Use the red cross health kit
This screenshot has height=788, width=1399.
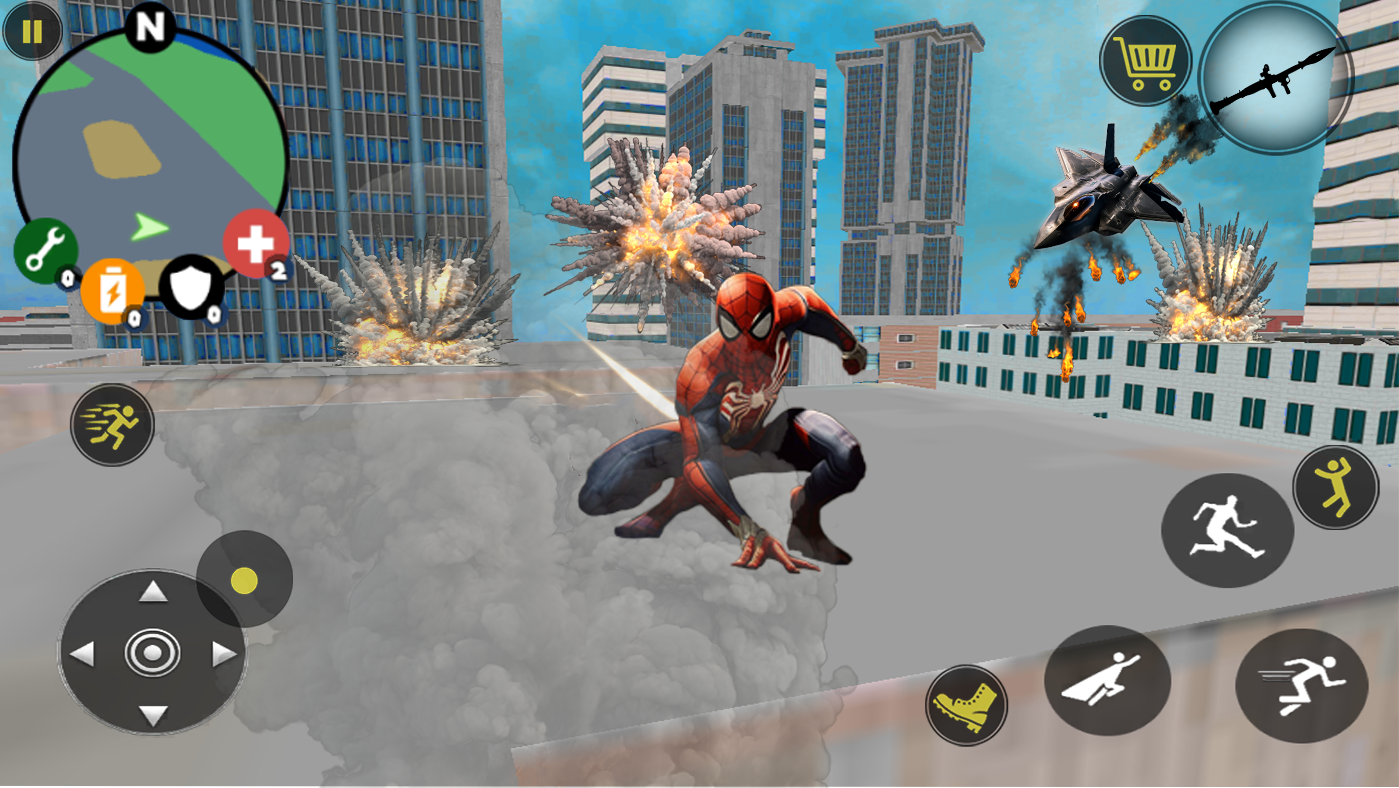254,240
